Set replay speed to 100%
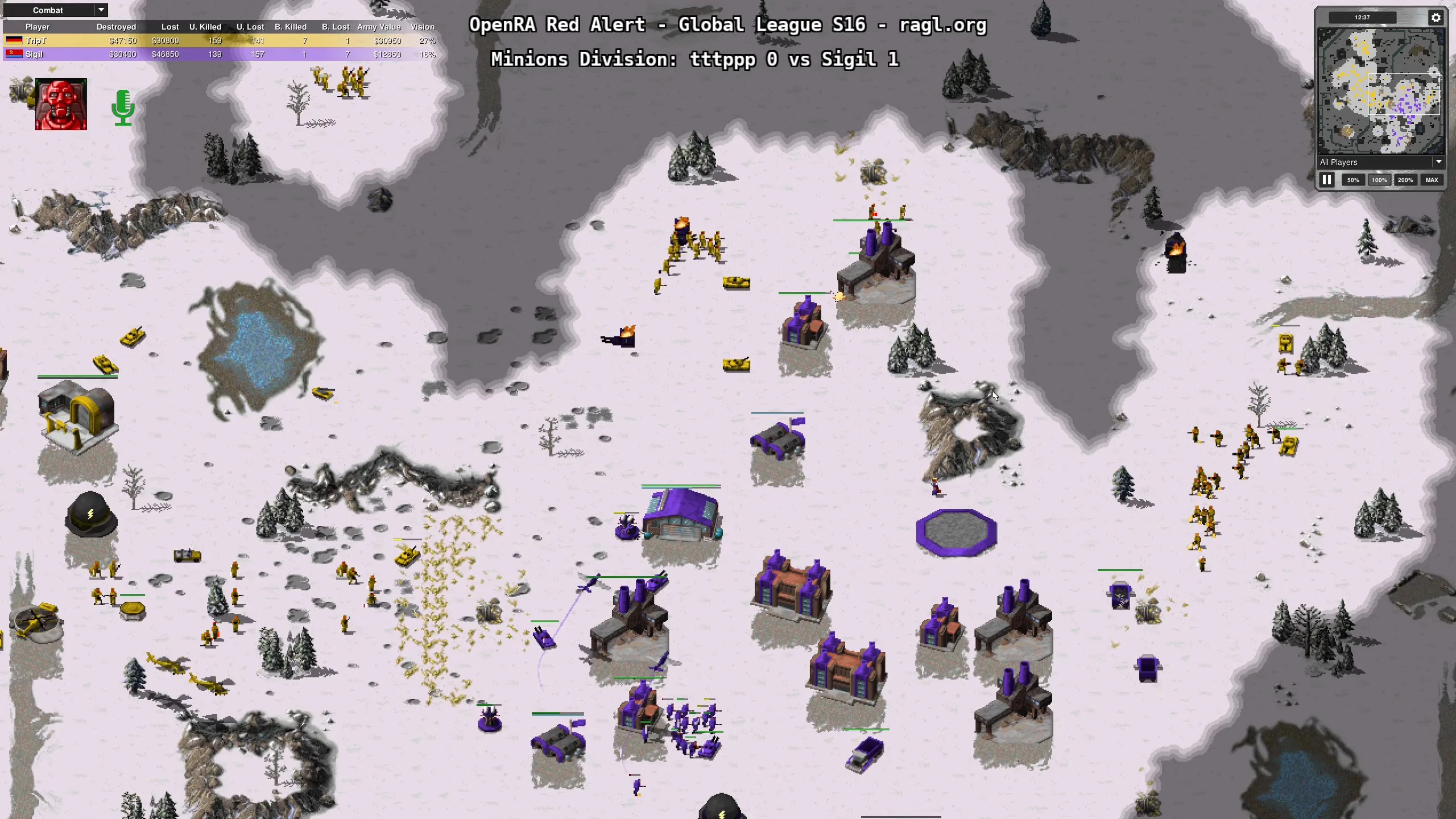Screen dimensions: 1456x819 click(1379, 180)
